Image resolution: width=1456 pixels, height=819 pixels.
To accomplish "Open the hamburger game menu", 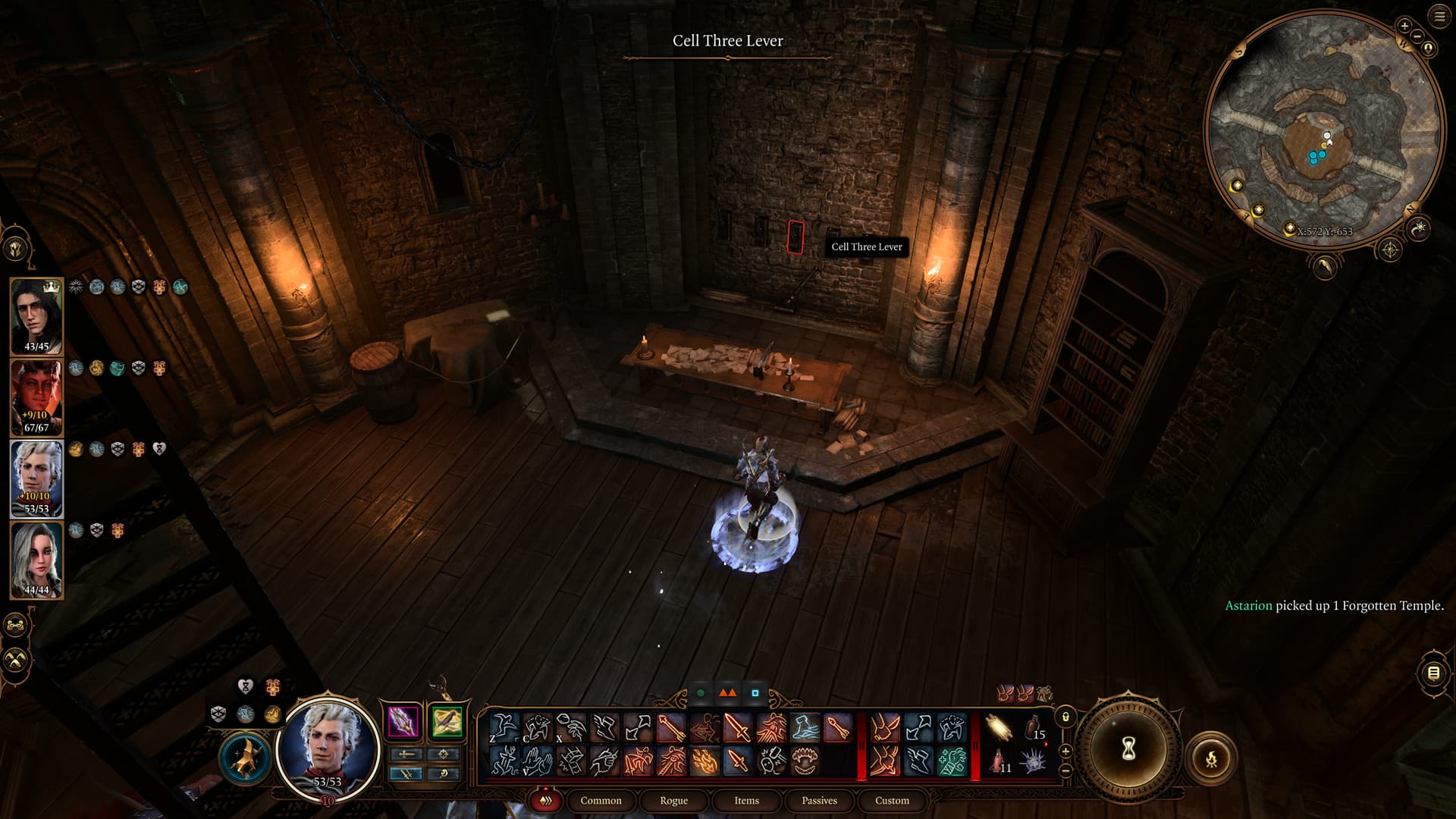I will click(1439, 16).
